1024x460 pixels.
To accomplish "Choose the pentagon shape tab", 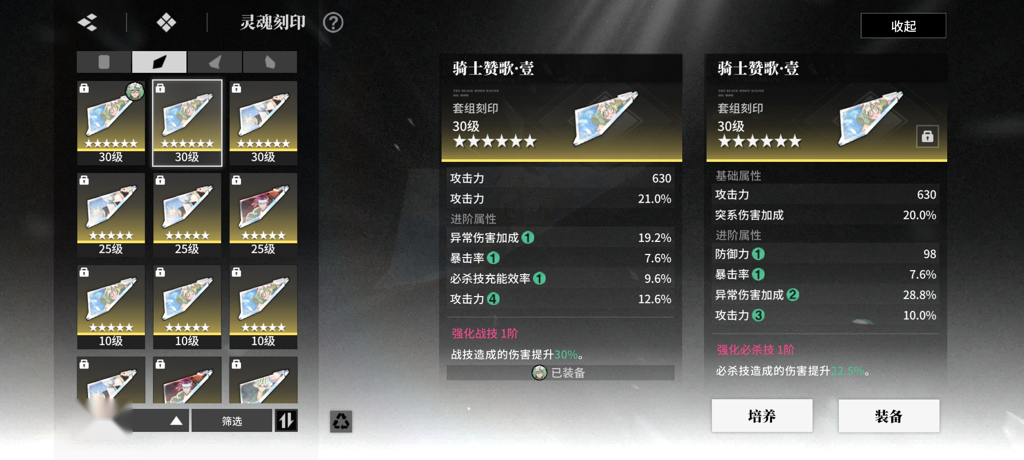I will 269,62.
